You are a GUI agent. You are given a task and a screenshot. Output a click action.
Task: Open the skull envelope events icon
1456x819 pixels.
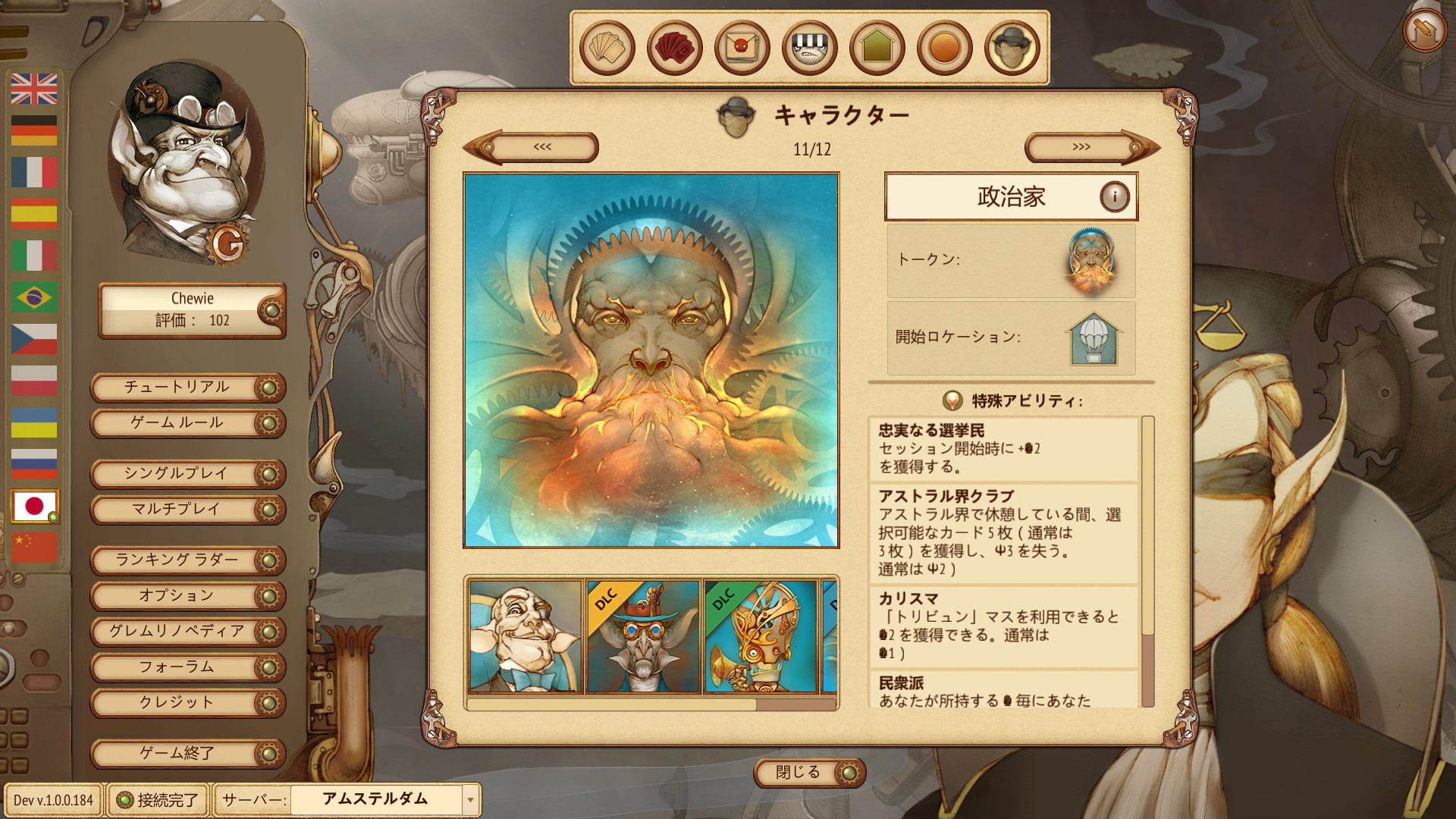click(x=742, y=47)
